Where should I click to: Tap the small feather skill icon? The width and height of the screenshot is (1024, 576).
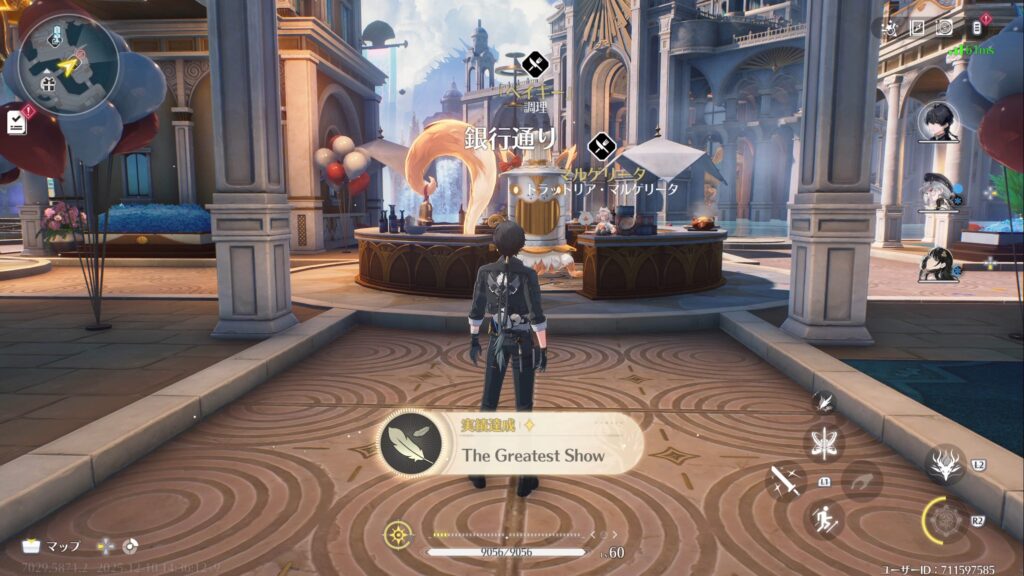coord(824,402)
